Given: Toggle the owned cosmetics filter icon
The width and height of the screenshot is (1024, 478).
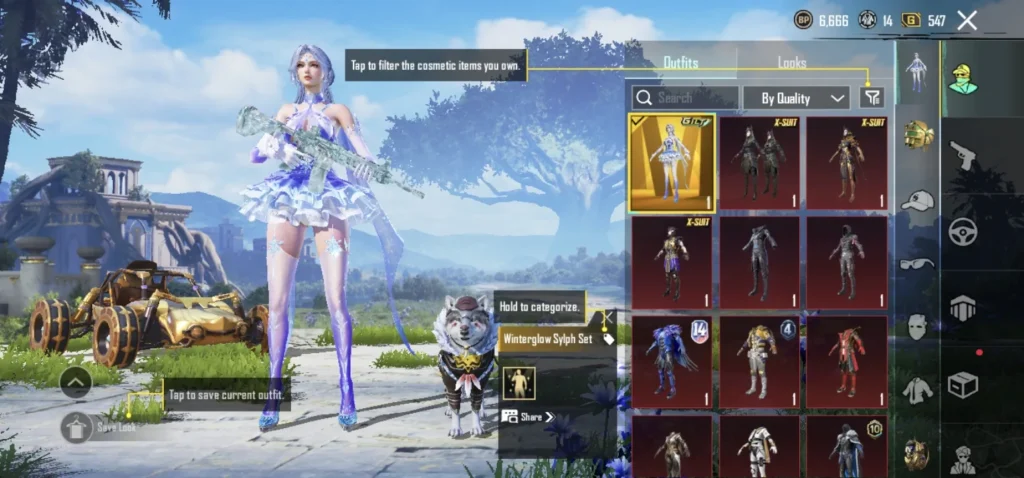Looking at the screenshot, I should point(872,97).
